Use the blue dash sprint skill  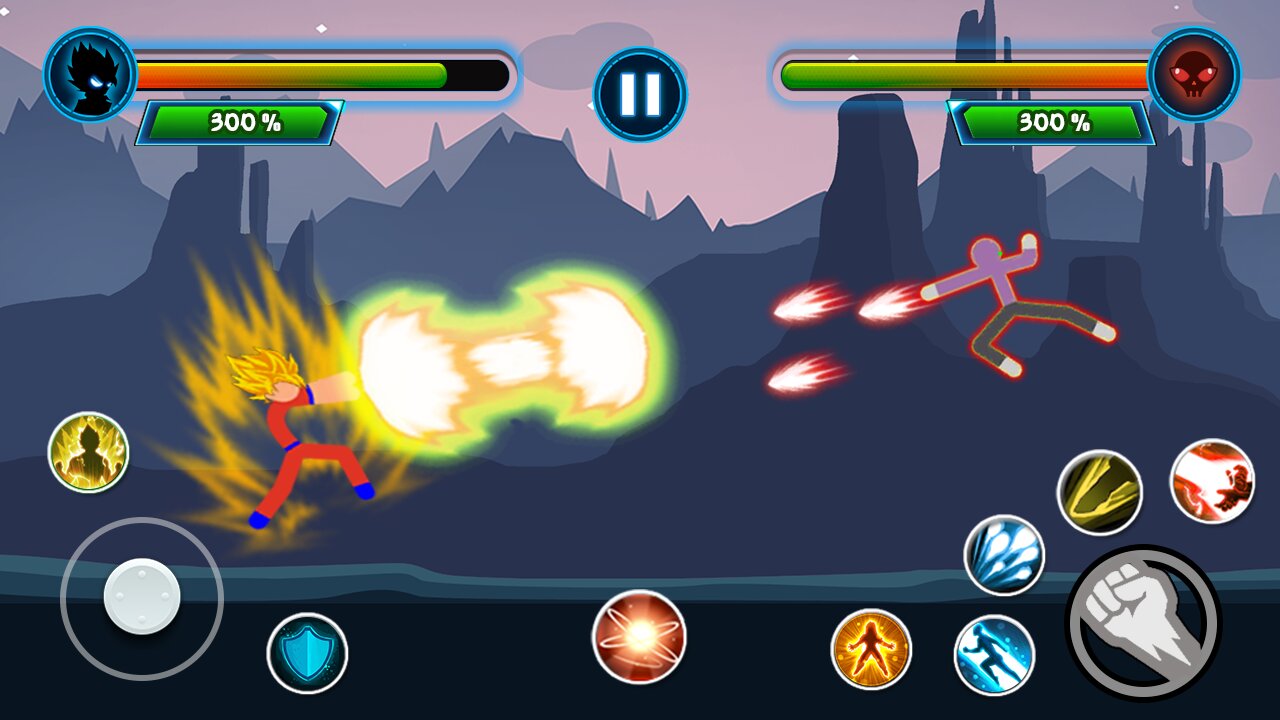[994, 655]
